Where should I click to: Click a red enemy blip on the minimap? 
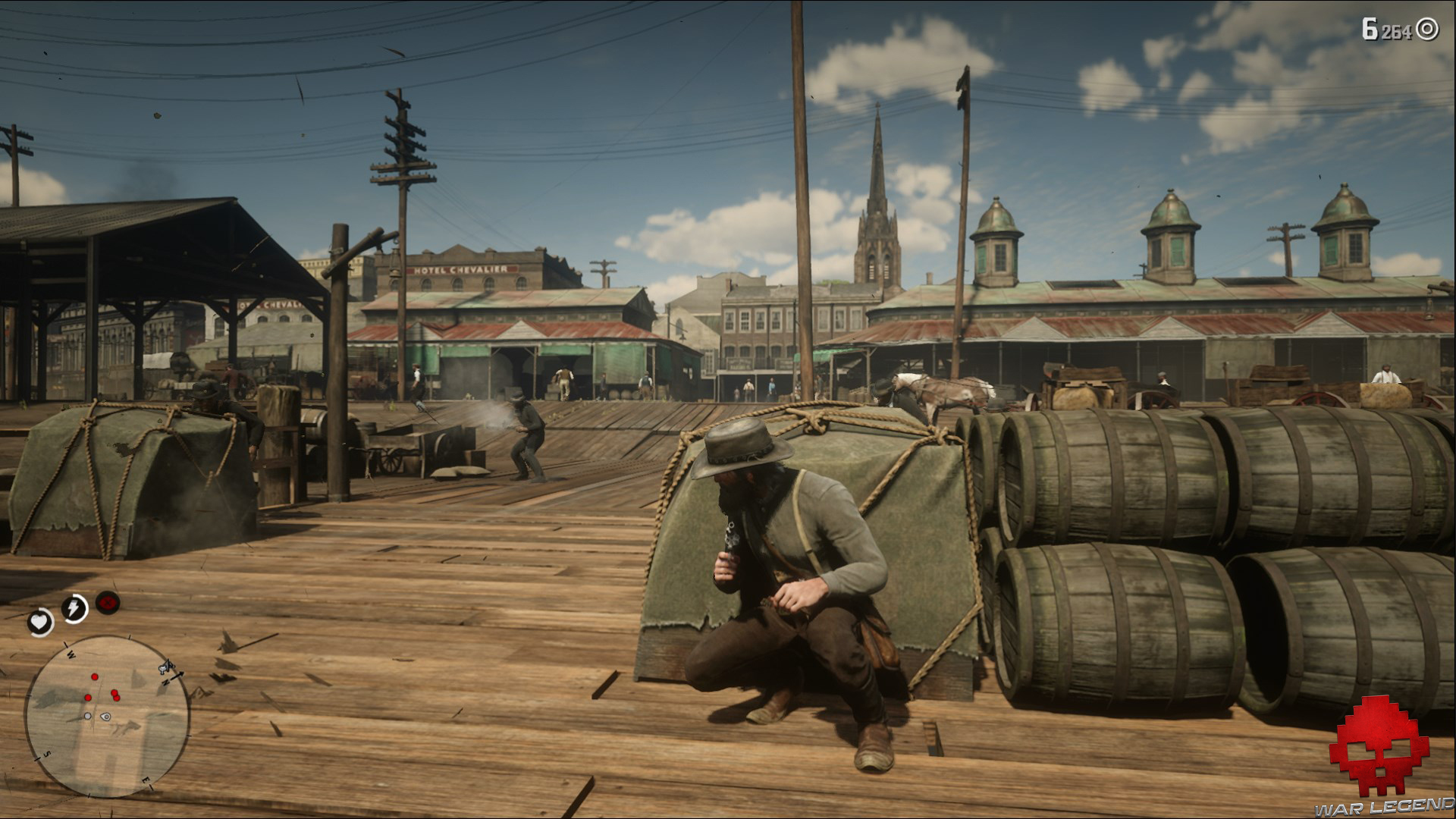95,676
